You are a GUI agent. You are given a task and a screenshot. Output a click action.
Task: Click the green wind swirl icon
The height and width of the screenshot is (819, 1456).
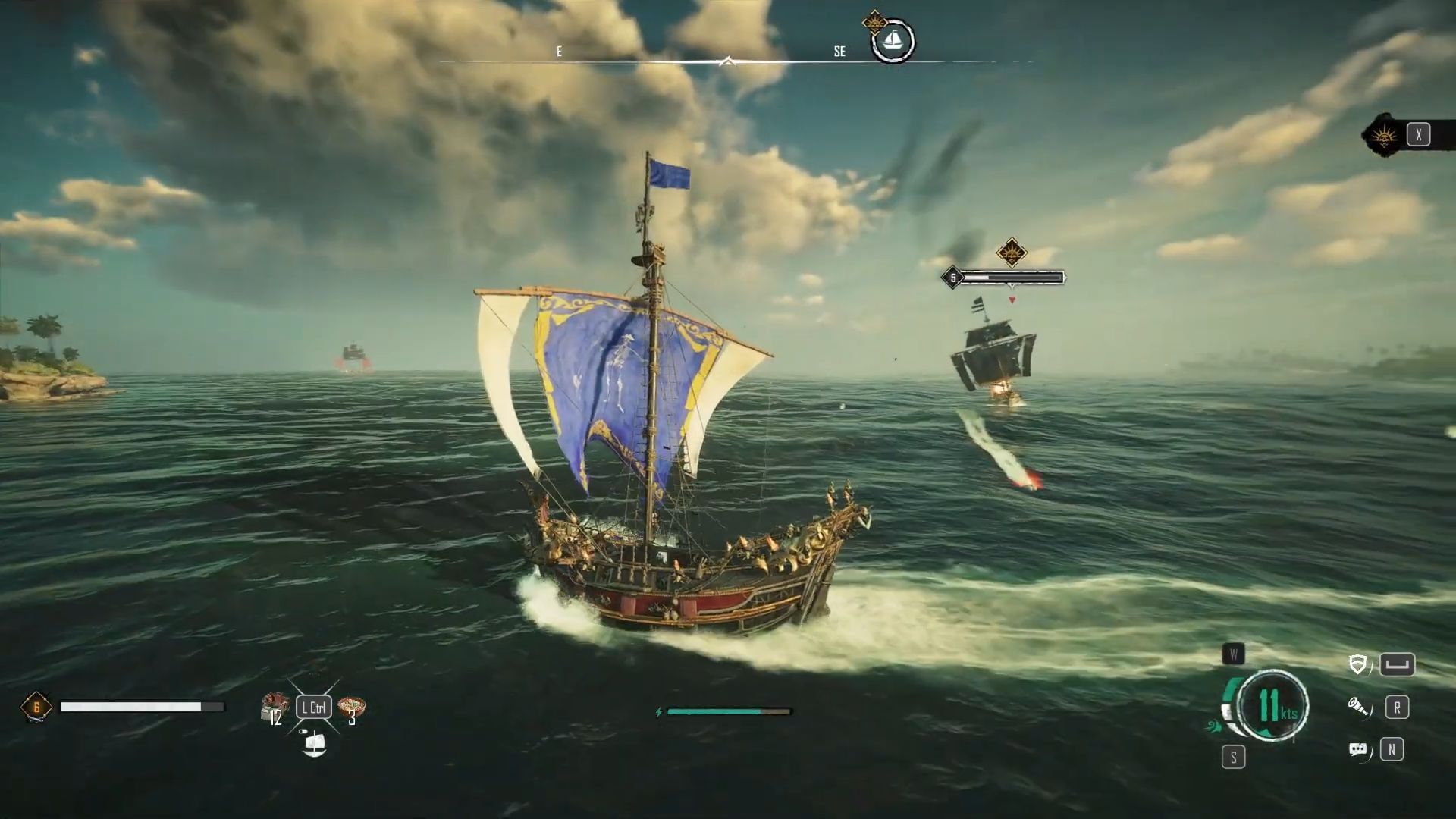pyautogui.click(x=1213, y=726)
